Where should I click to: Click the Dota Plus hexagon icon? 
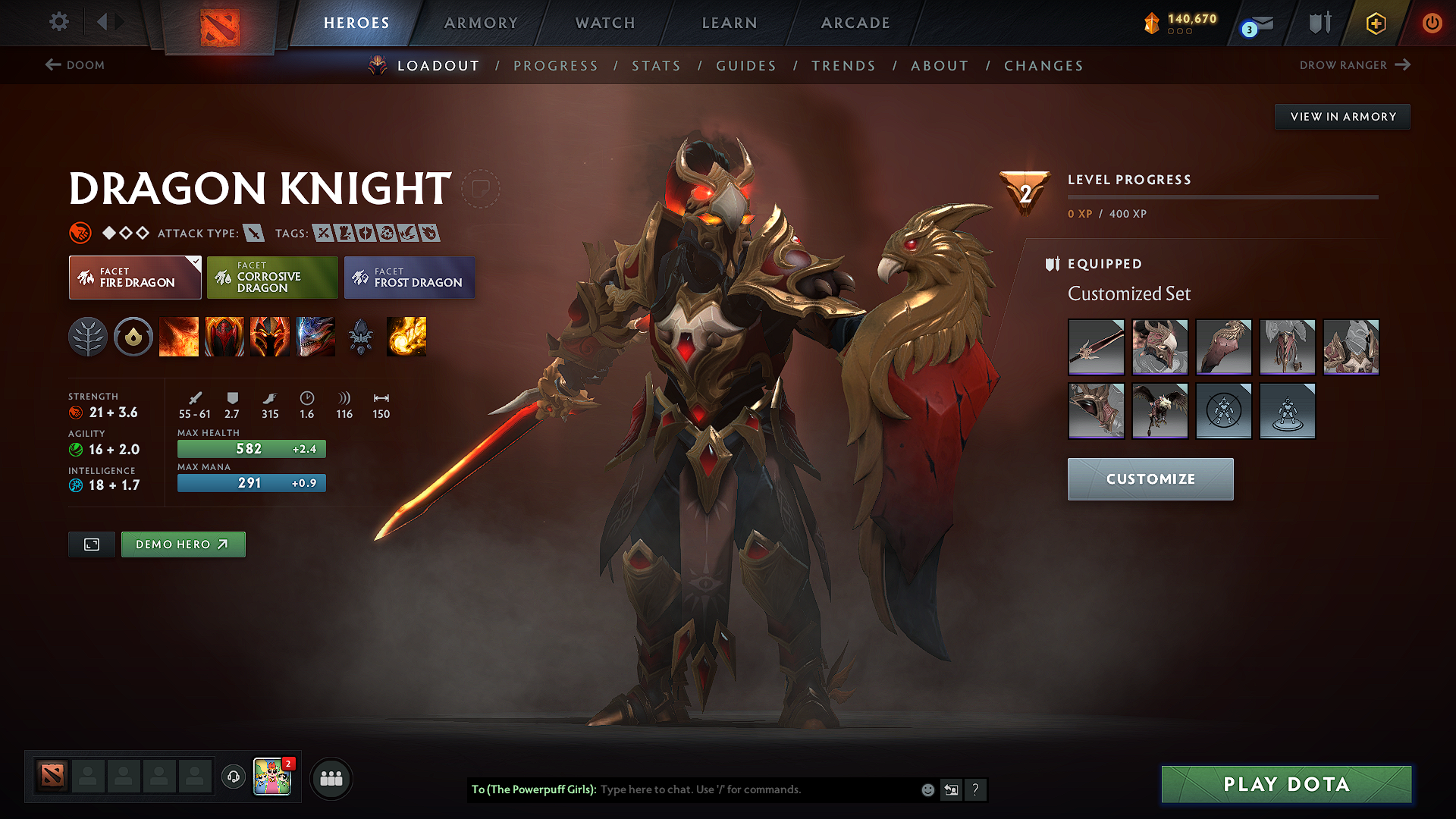pyautogui.click(x=1376, y=23)
